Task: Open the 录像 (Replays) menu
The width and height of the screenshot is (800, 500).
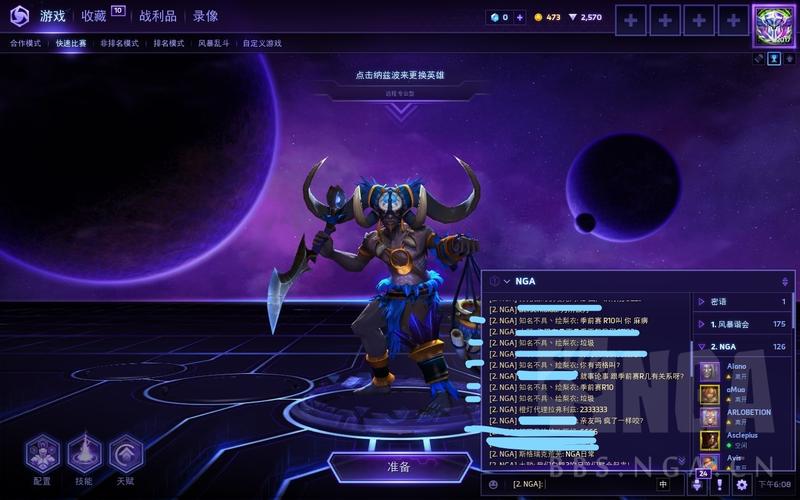Action: (x=205, y=16)
